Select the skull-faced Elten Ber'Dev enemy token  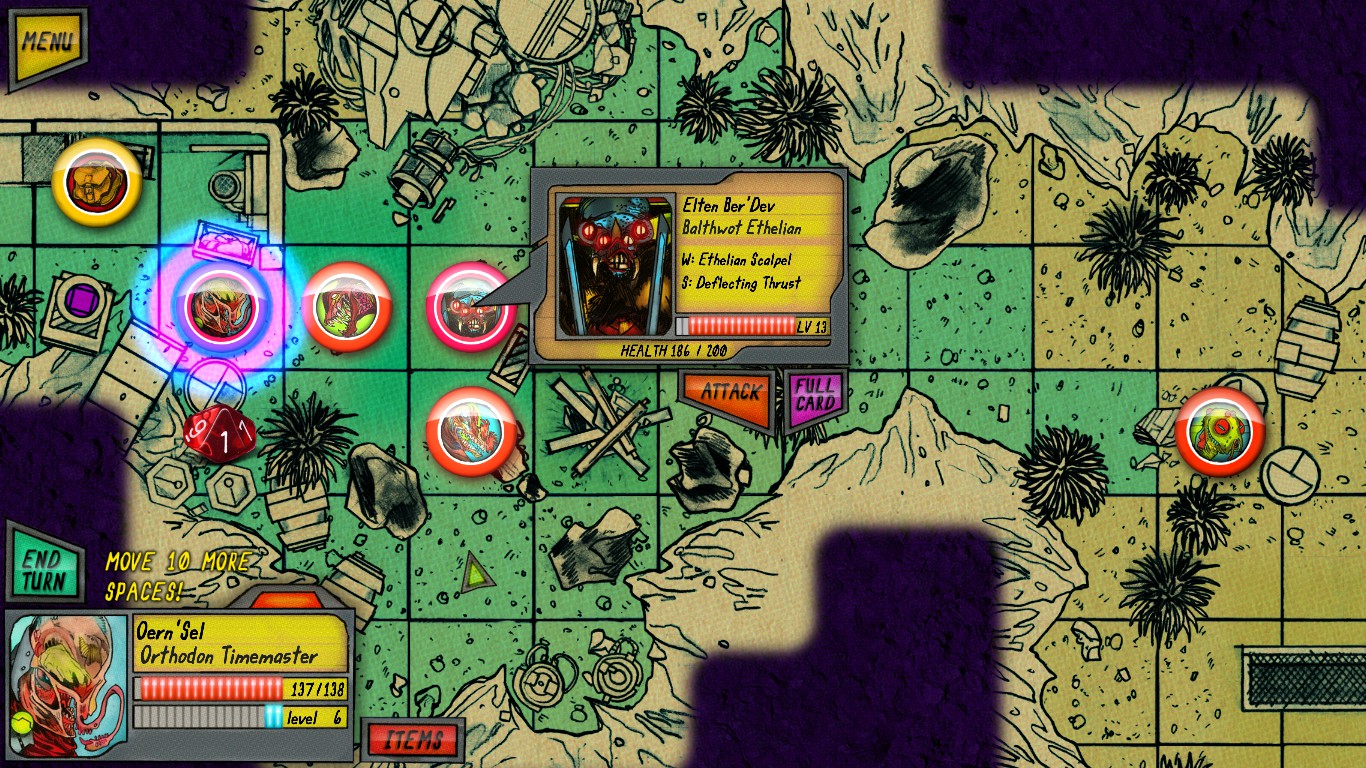(469, 307)
